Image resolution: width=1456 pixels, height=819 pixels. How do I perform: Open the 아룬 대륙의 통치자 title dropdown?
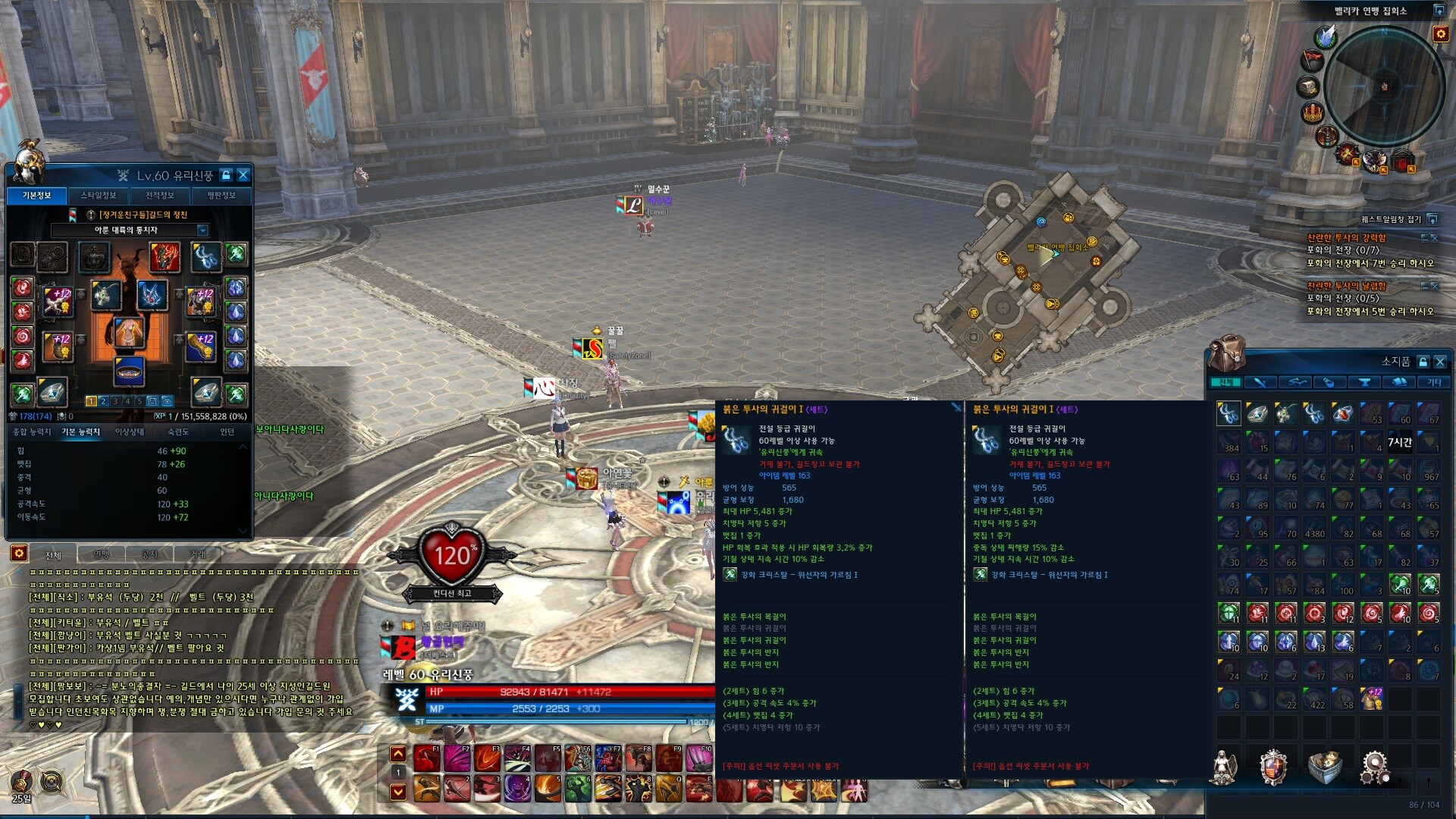pos(202,231)
